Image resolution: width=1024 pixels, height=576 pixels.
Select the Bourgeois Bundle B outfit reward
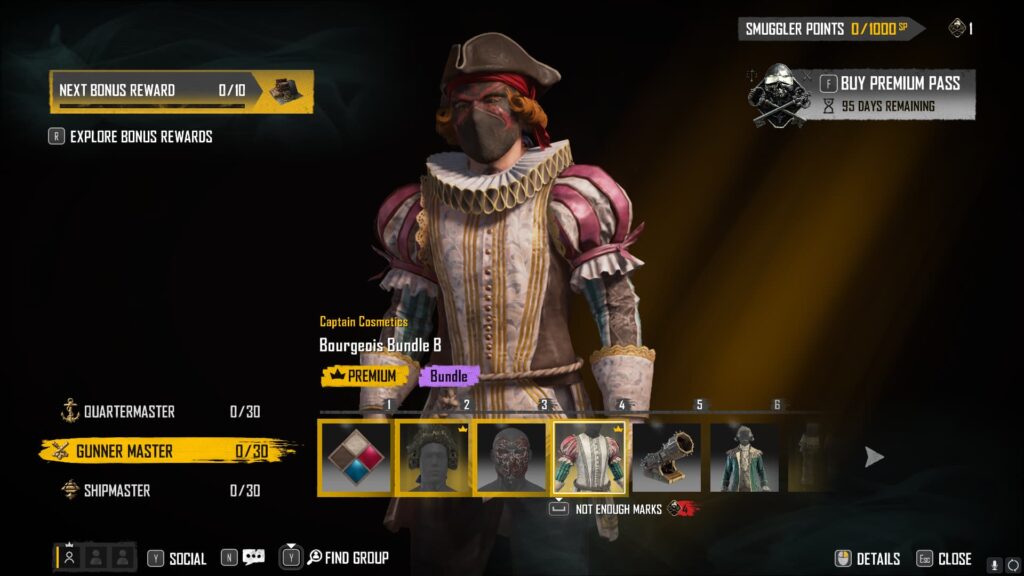click(x=590, y=458)
